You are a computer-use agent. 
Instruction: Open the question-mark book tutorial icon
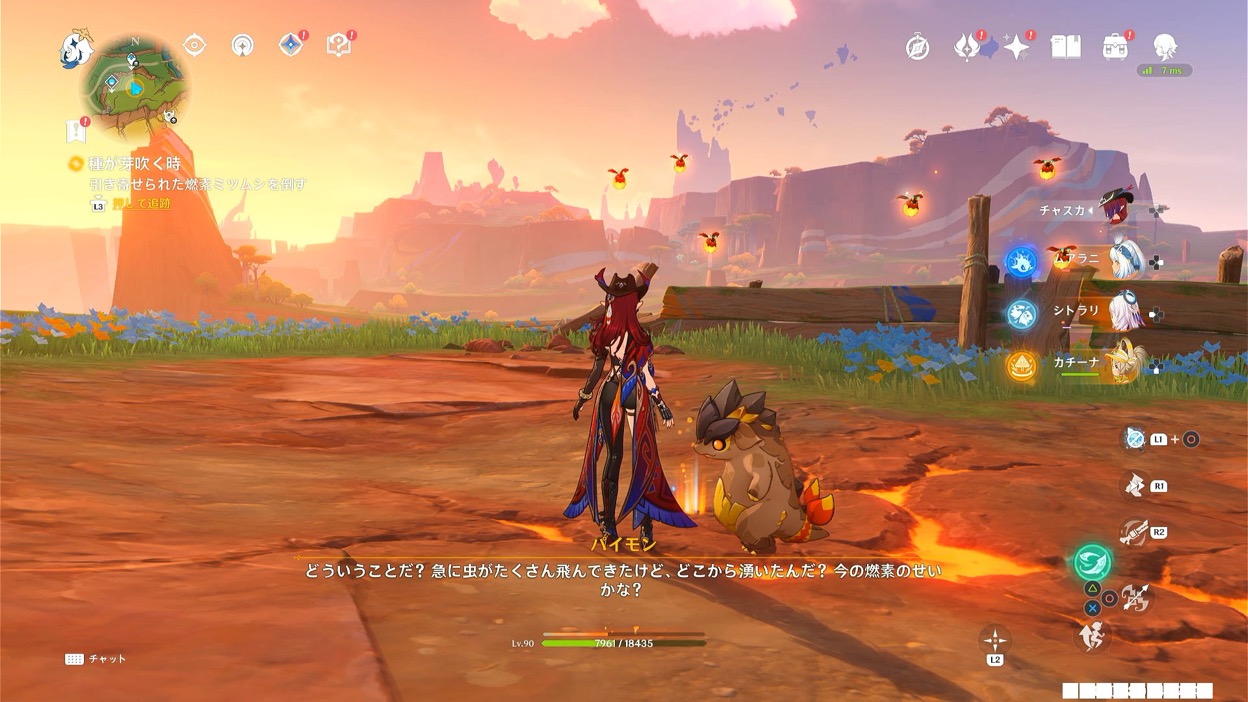[x=339, y=45]
